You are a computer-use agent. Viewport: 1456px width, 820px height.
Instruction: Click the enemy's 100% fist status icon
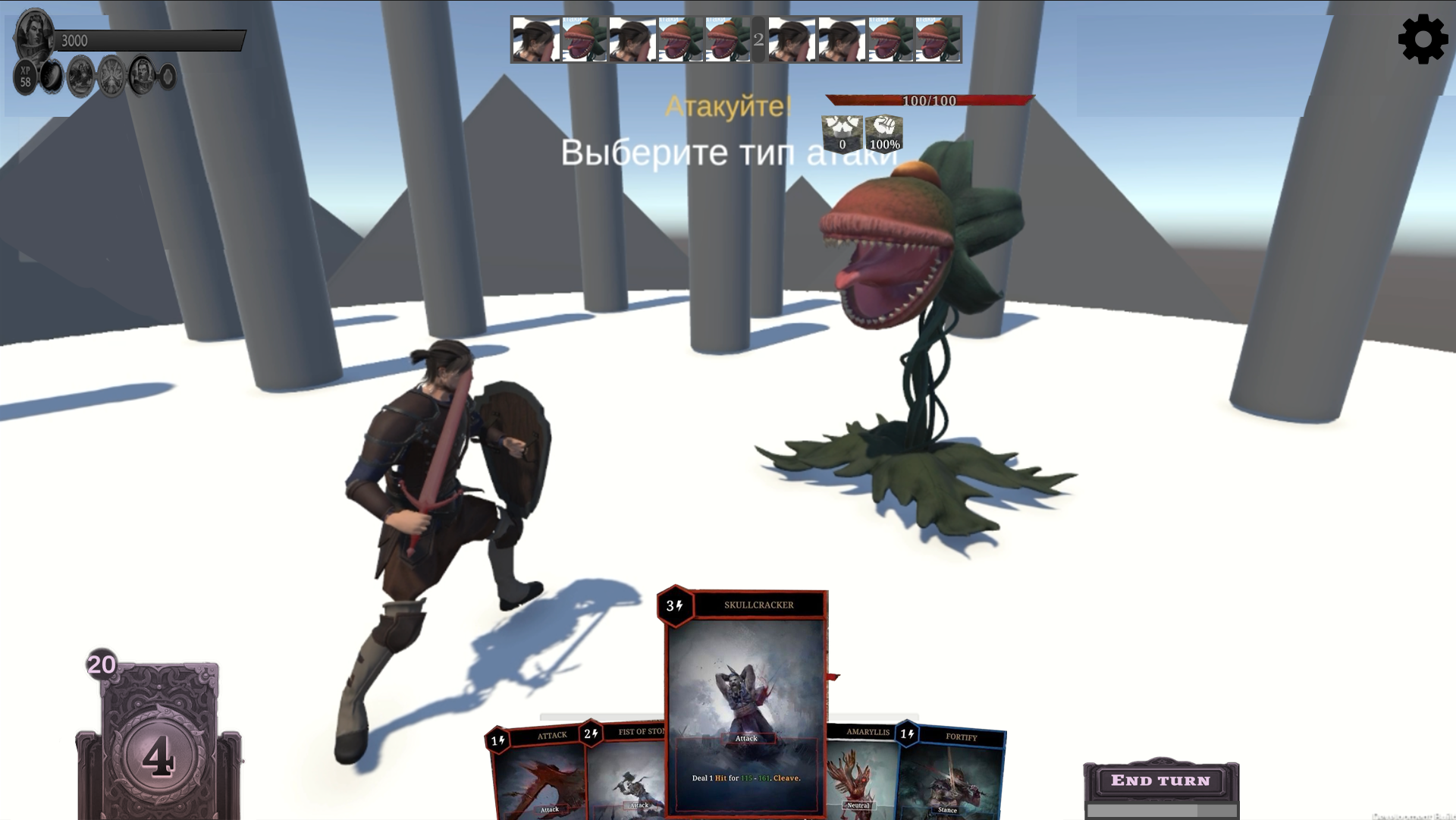(x=884, y=134)
